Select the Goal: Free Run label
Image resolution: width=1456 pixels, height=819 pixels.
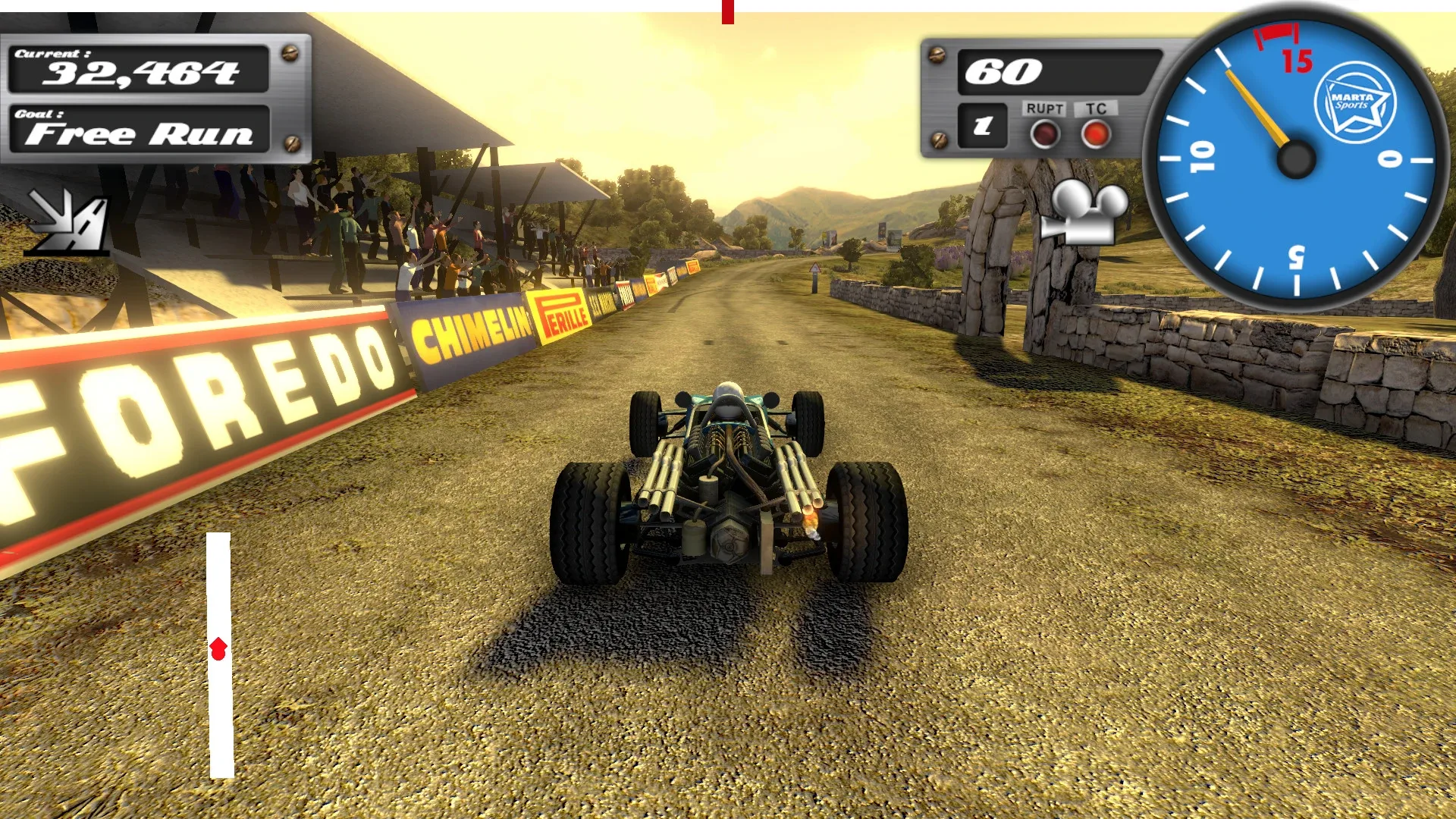[140, 130]
